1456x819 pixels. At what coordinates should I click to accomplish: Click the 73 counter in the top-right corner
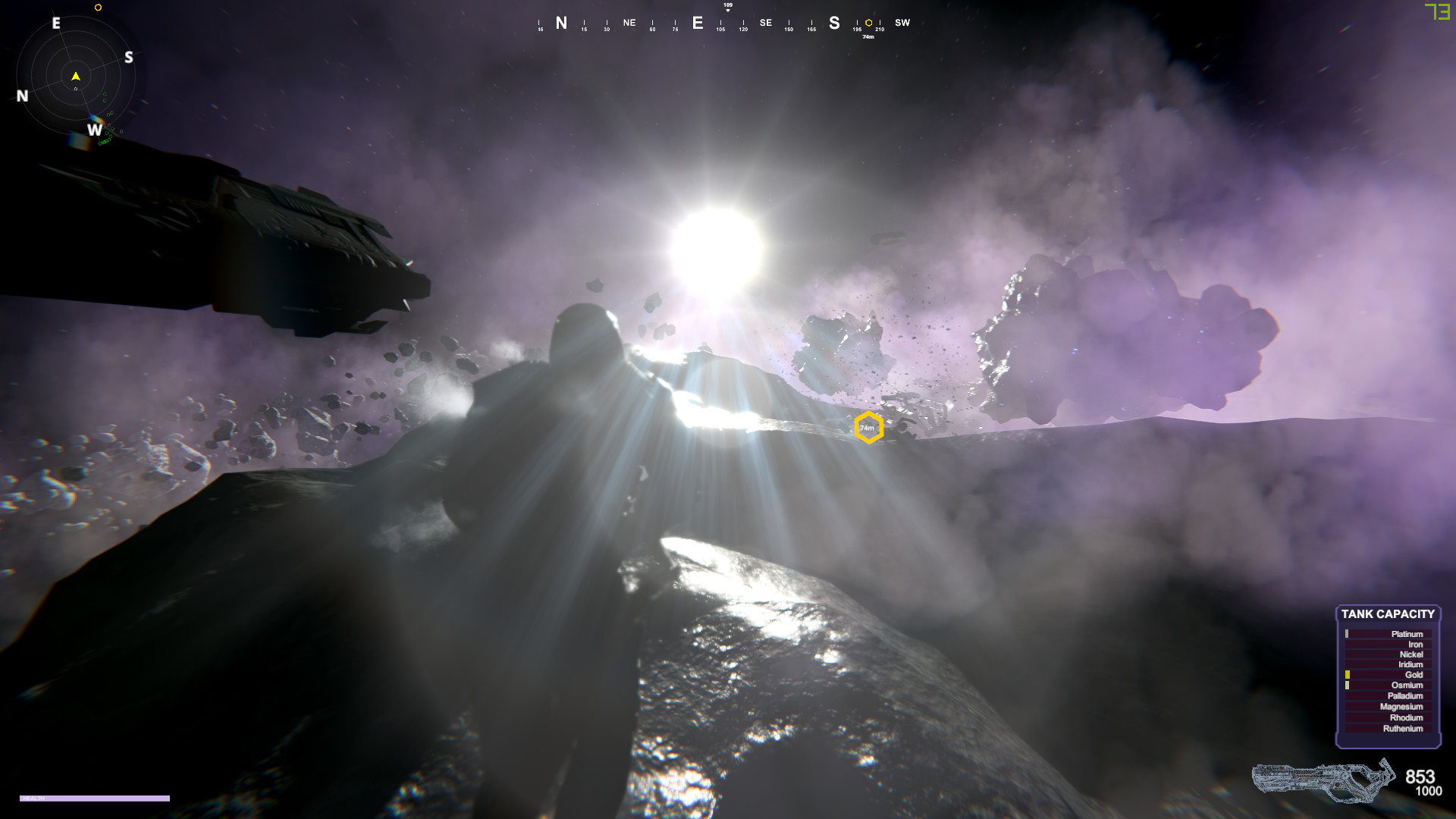coord(1437,13)
